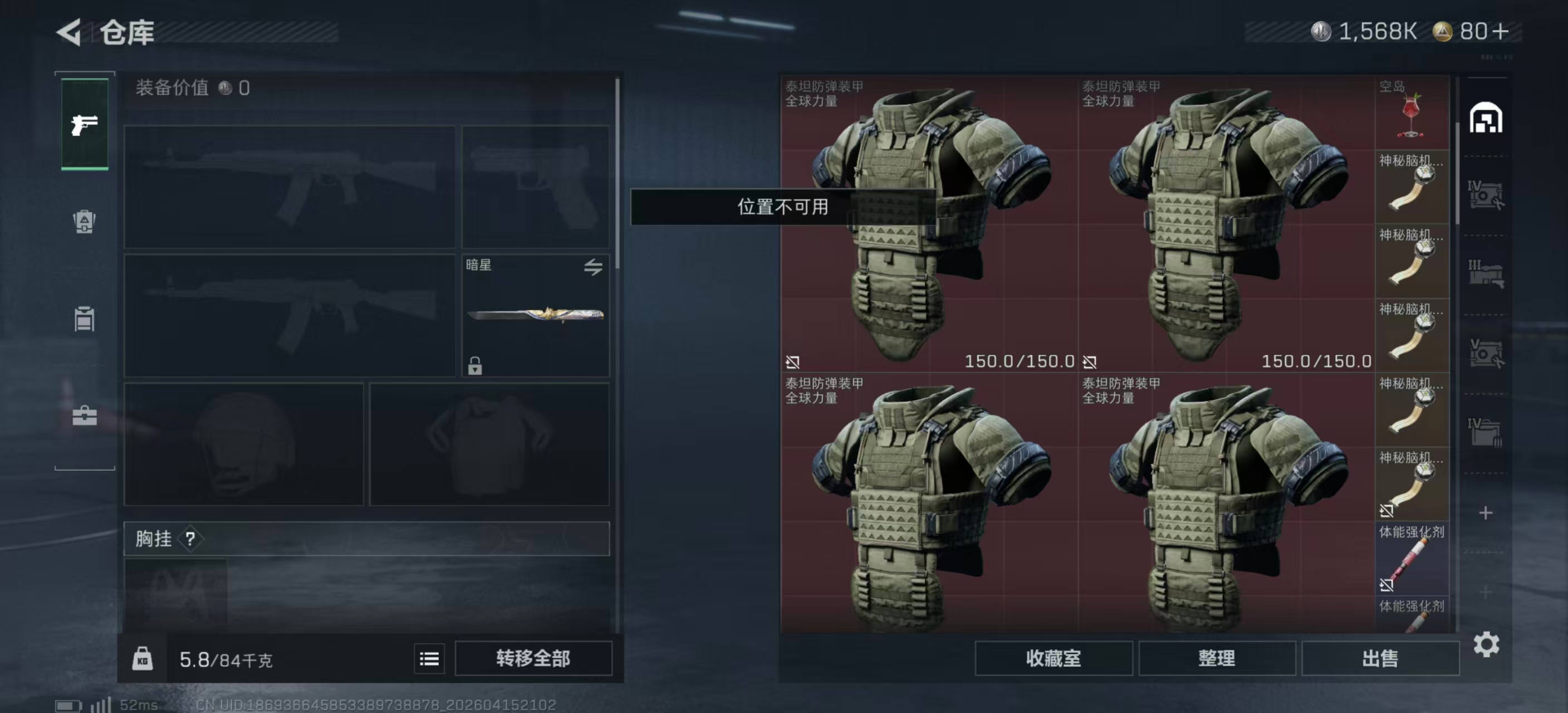The width and height of the screenshot is (1568, 713).
Task: Open the briefcase tab in the sidebar
Action: pos(85,417)
